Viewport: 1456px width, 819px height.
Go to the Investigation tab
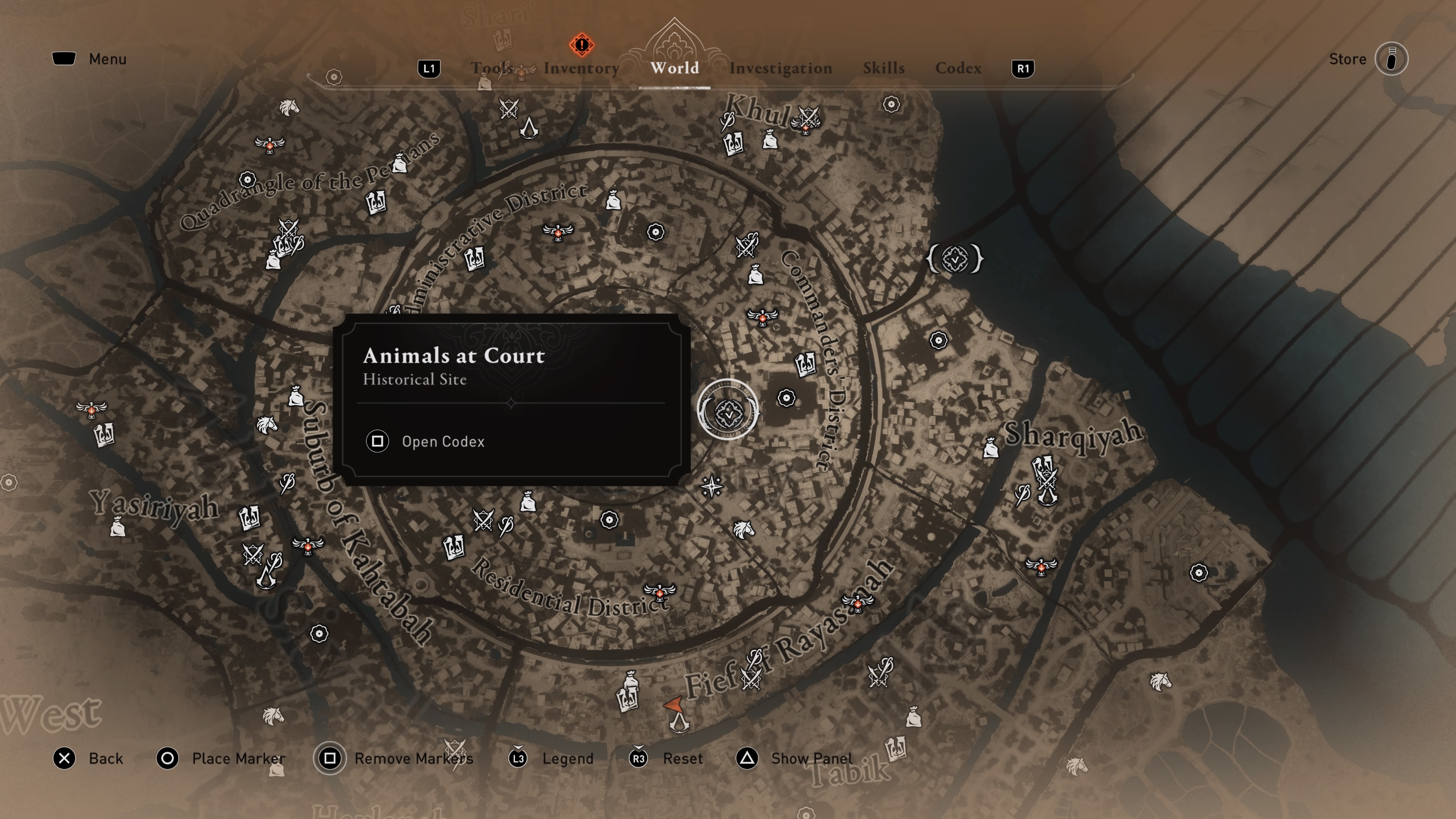click(x=780, y=68)
